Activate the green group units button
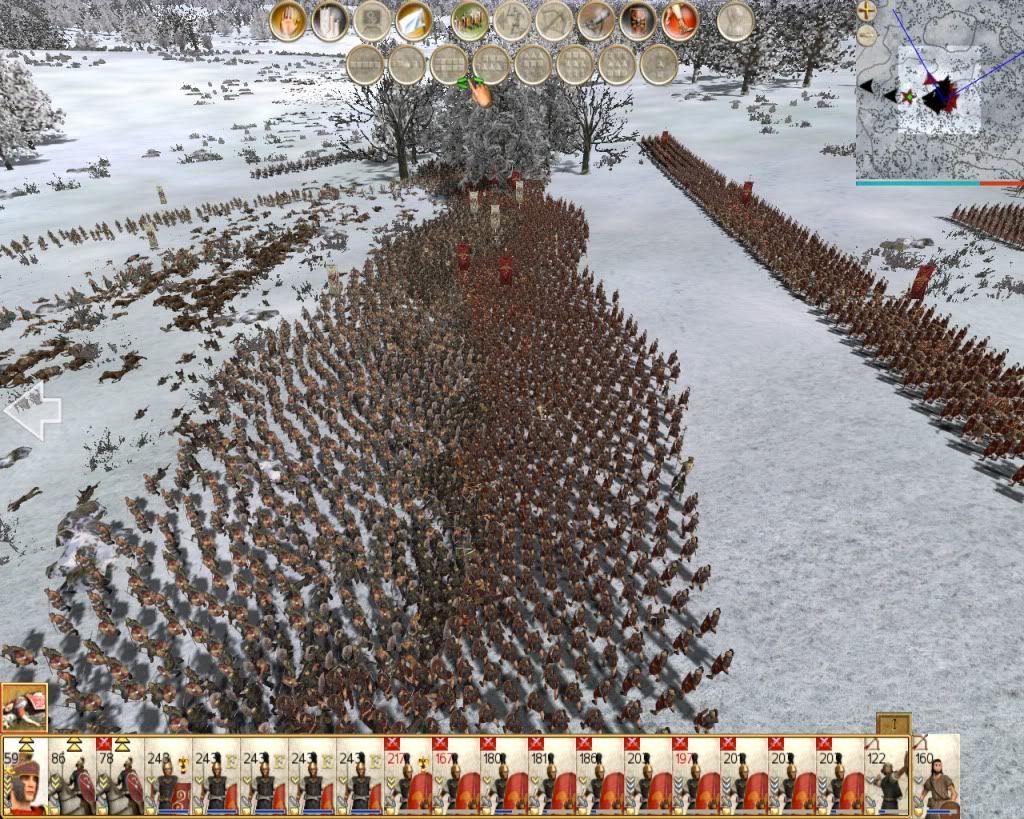The image size is (1024, 819). [x=470, y=21]
